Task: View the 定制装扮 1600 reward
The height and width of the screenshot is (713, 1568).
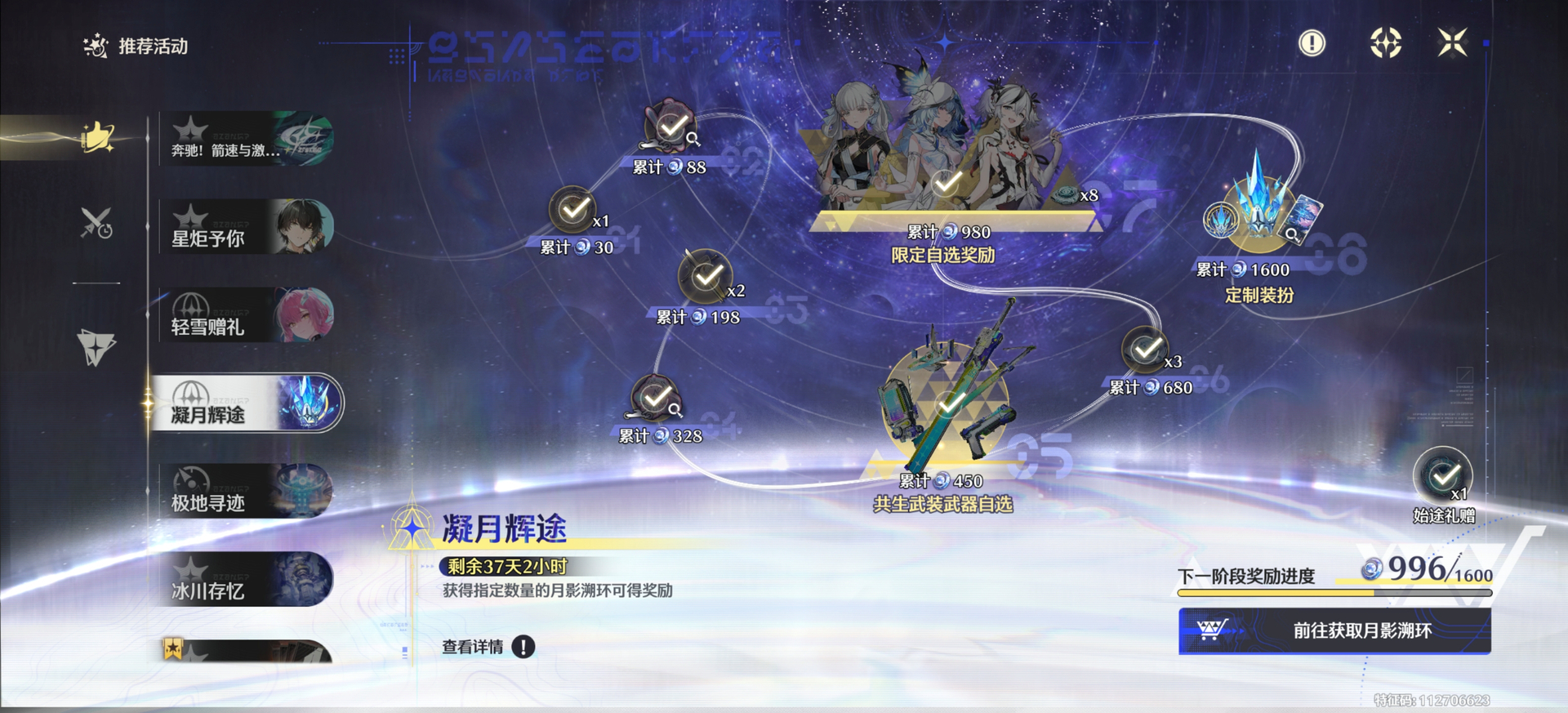Action: coord(1258,214)
